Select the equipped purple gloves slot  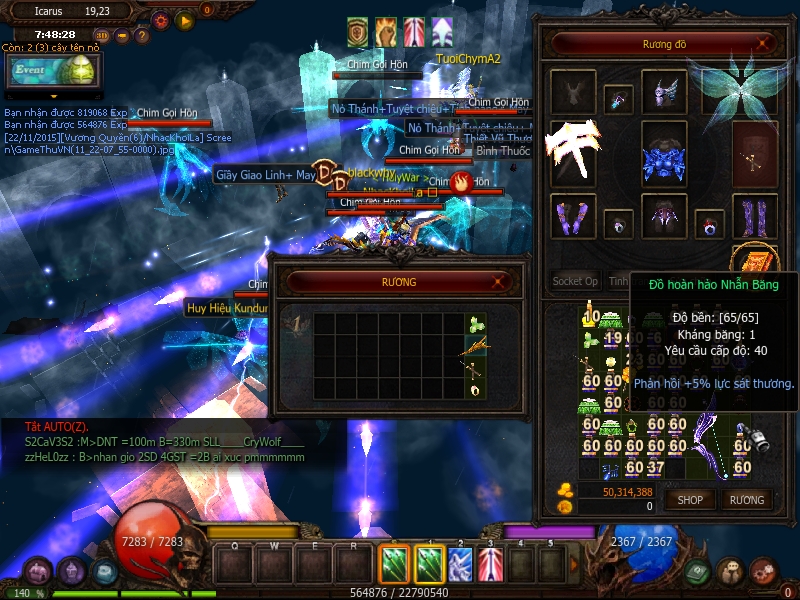click(573, 216)
